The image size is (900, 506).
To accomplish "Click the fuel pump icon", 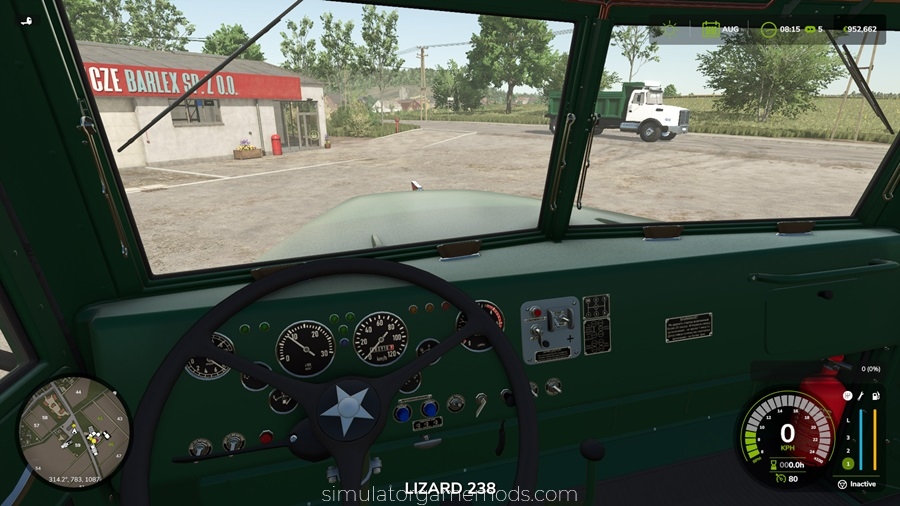I will (875, 397).
